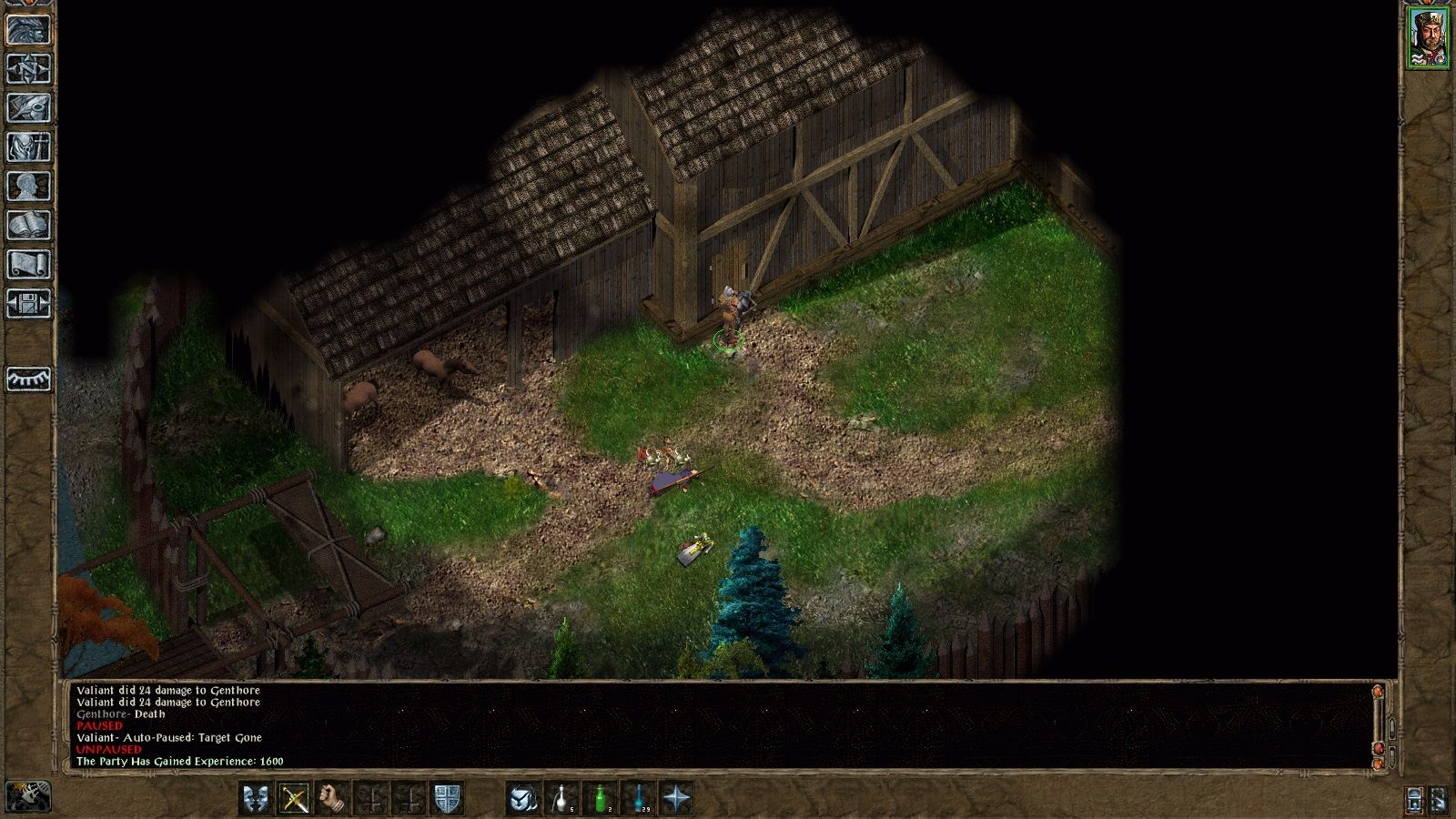Use the star special ability icon
Image resolution: width=1456 pixels, height=819 pixels.
click(x=676, y=799)
